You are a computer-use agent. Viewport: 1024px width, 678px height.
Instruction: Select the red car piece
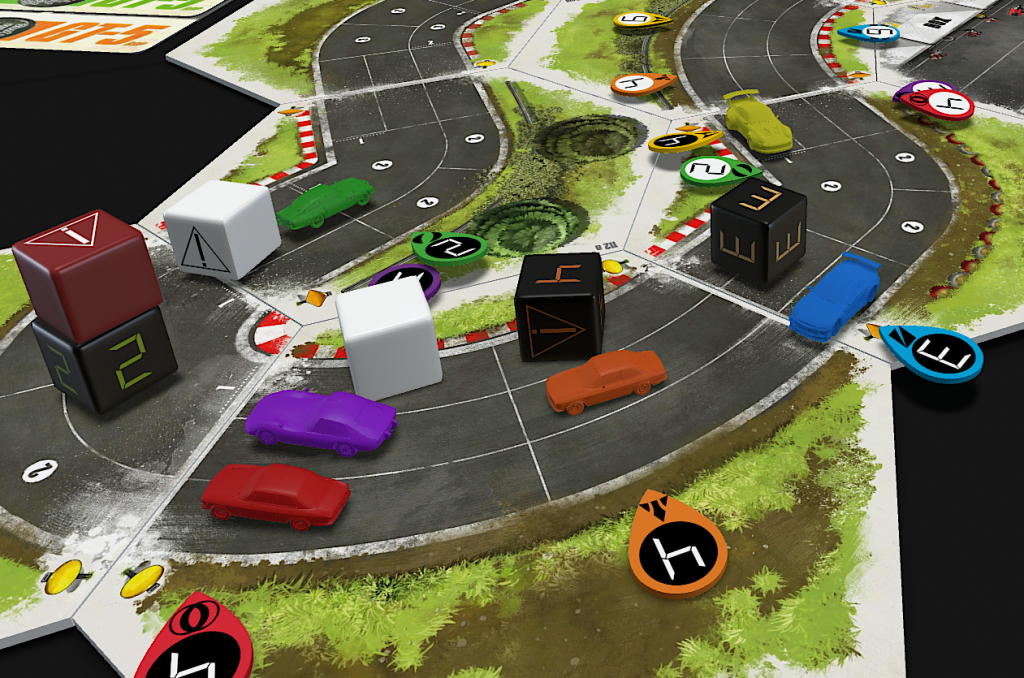[275, 495]
